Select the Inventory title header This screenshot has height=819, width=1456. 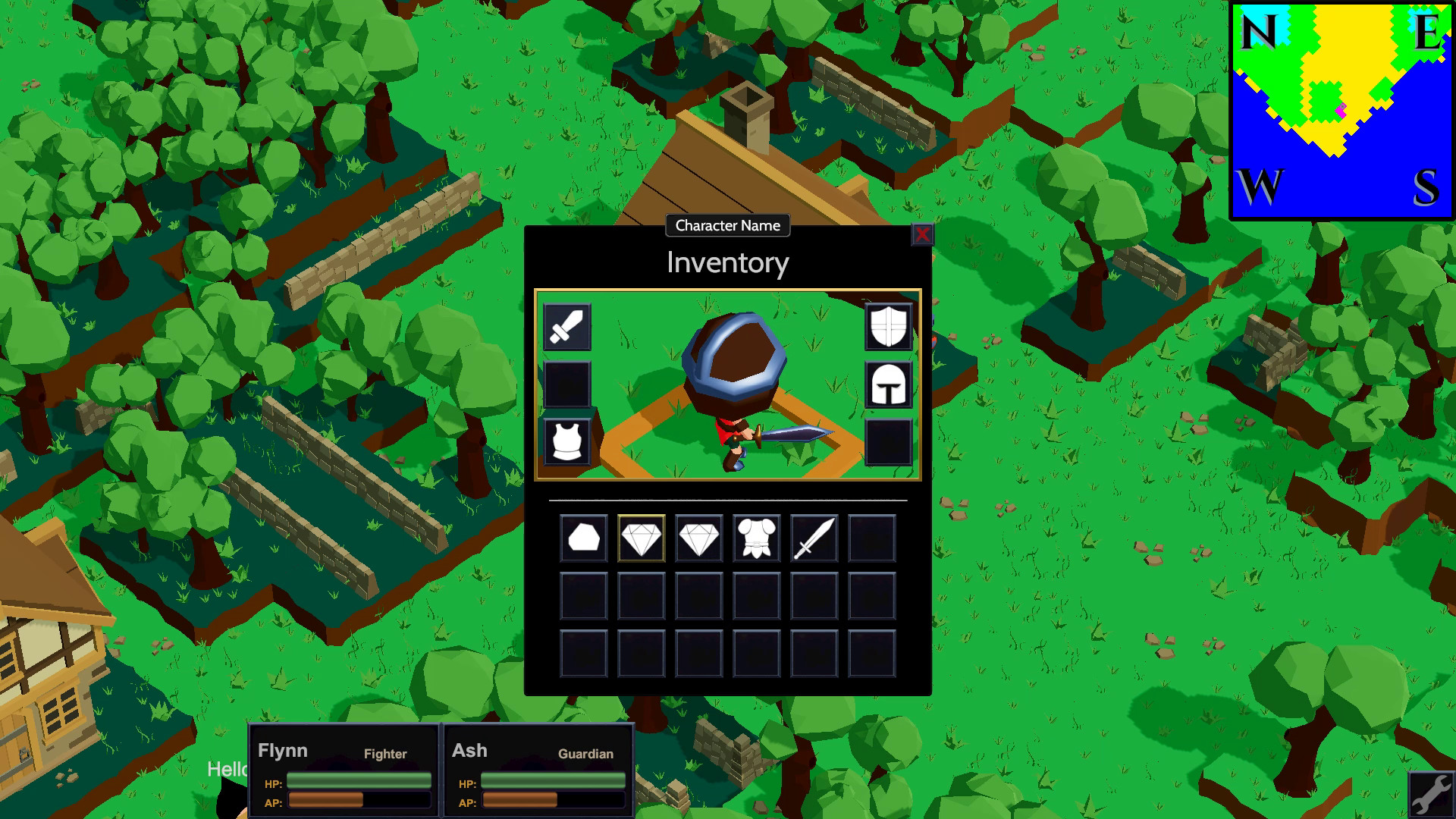click(726, 262)
